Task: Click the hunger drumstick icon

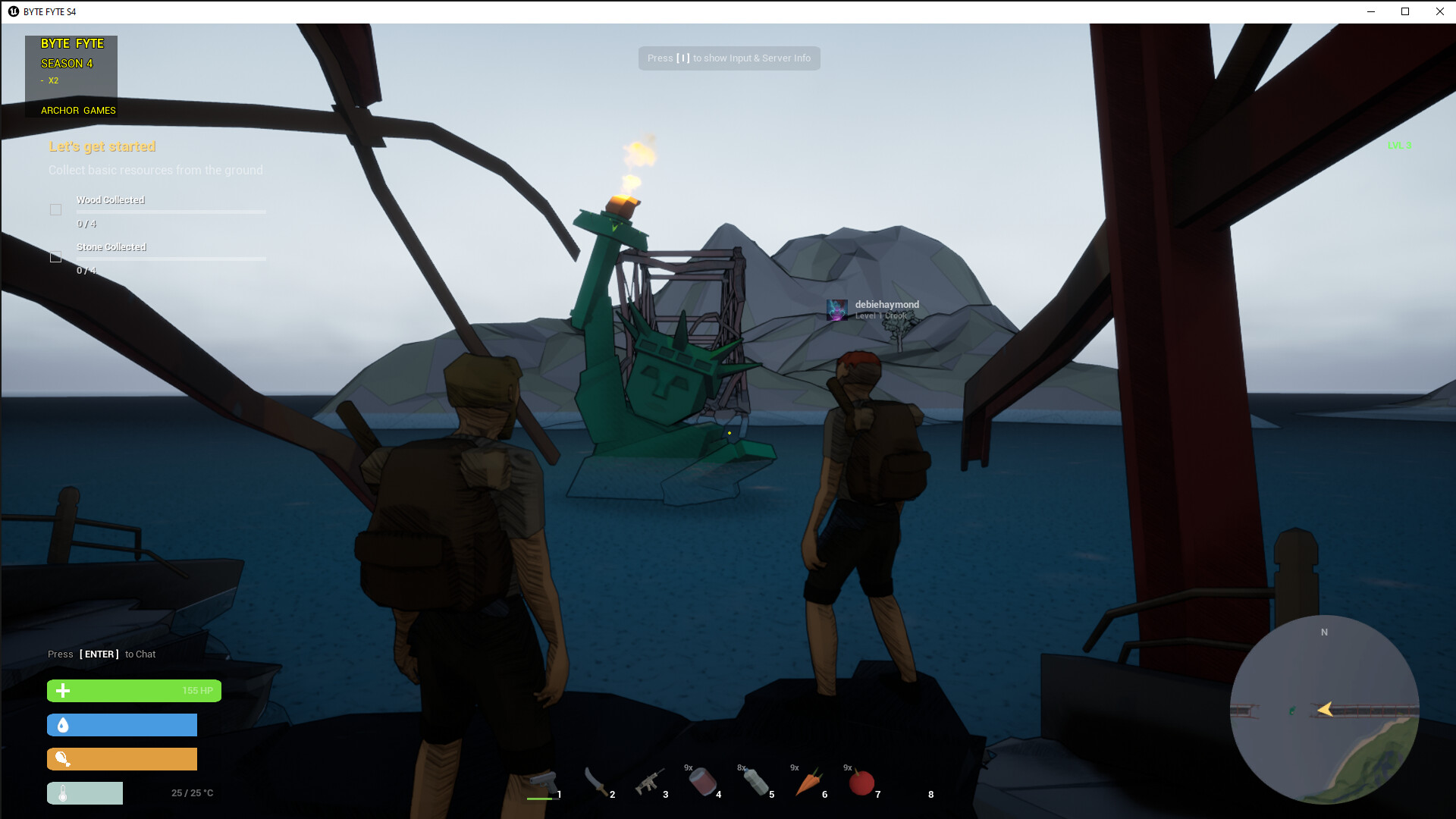Action: tap(64, 759)
